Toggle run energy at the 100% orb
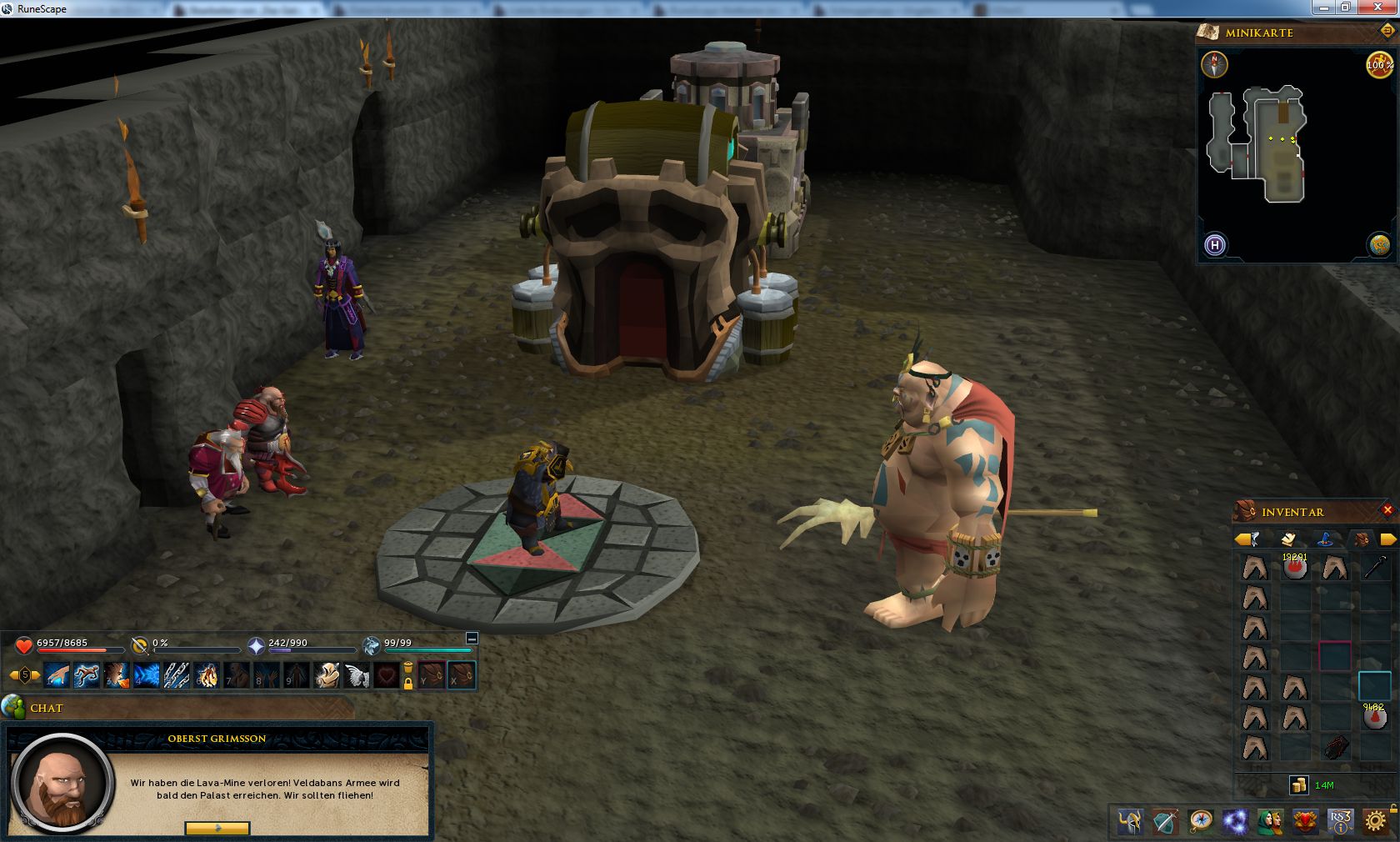 point(1378,64)
